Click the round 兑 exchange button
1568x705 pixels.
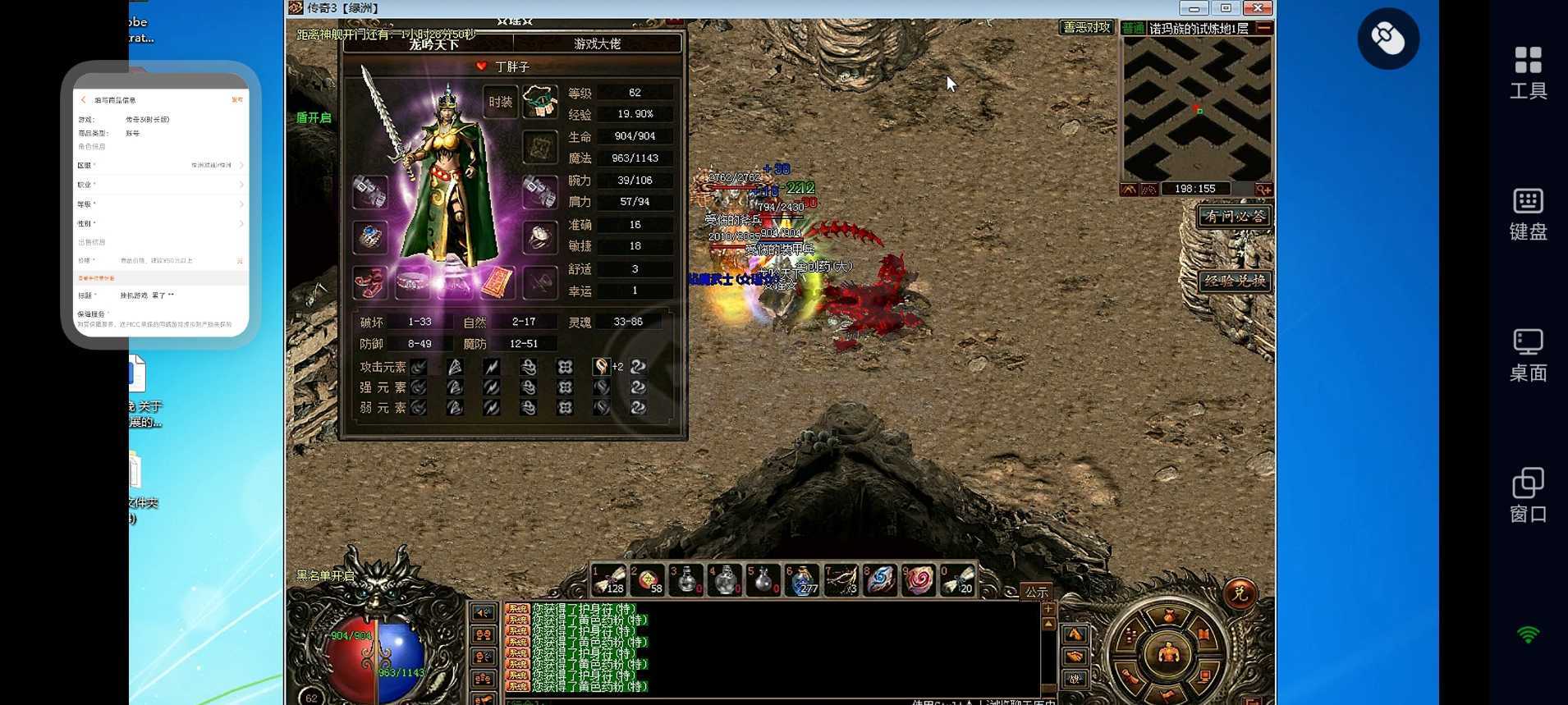(1239, 593)
